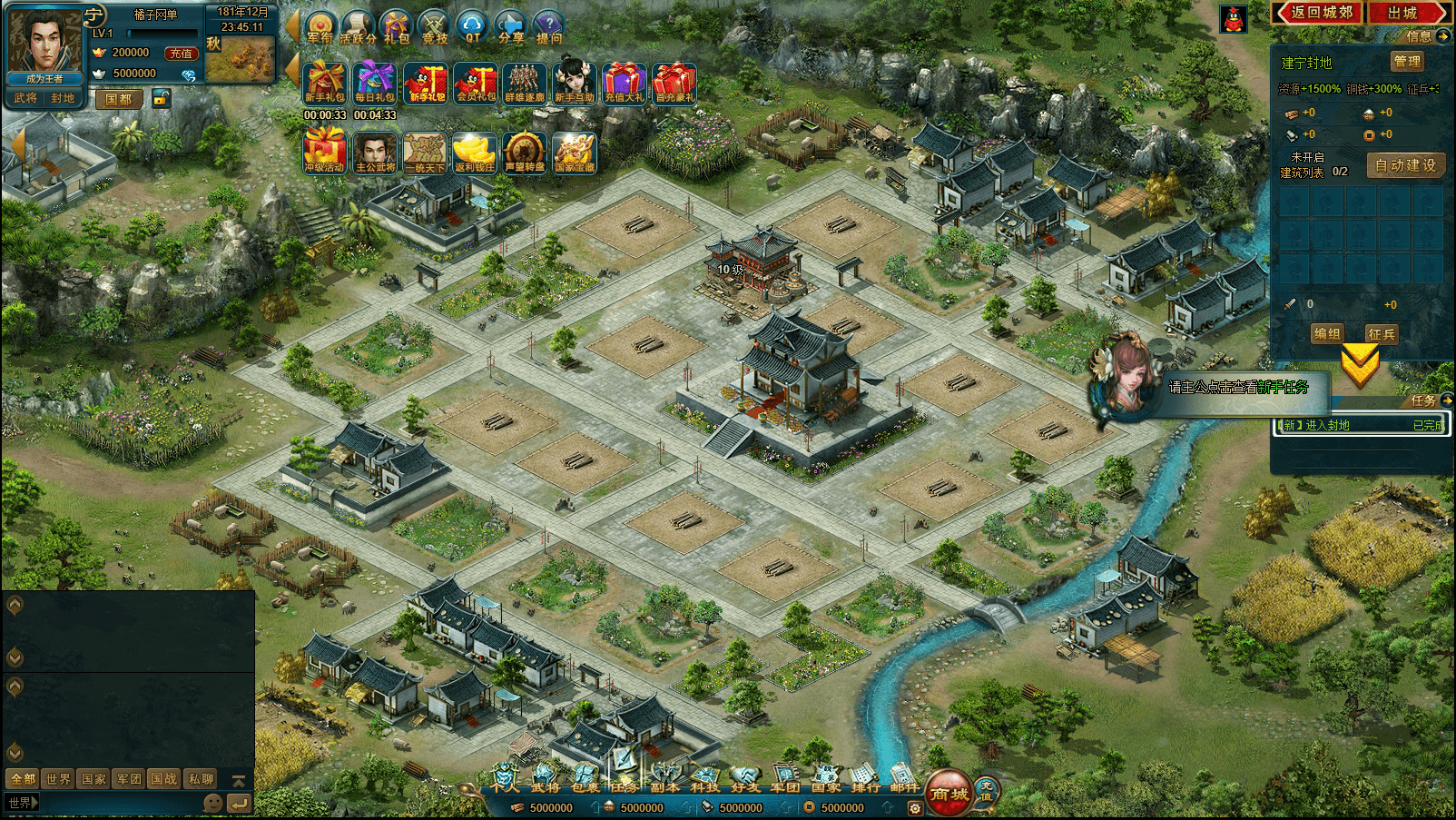The image size is (1456, 820).
Task: Claim the 每日礼包 daily gift pack
Action: [375, 84]
